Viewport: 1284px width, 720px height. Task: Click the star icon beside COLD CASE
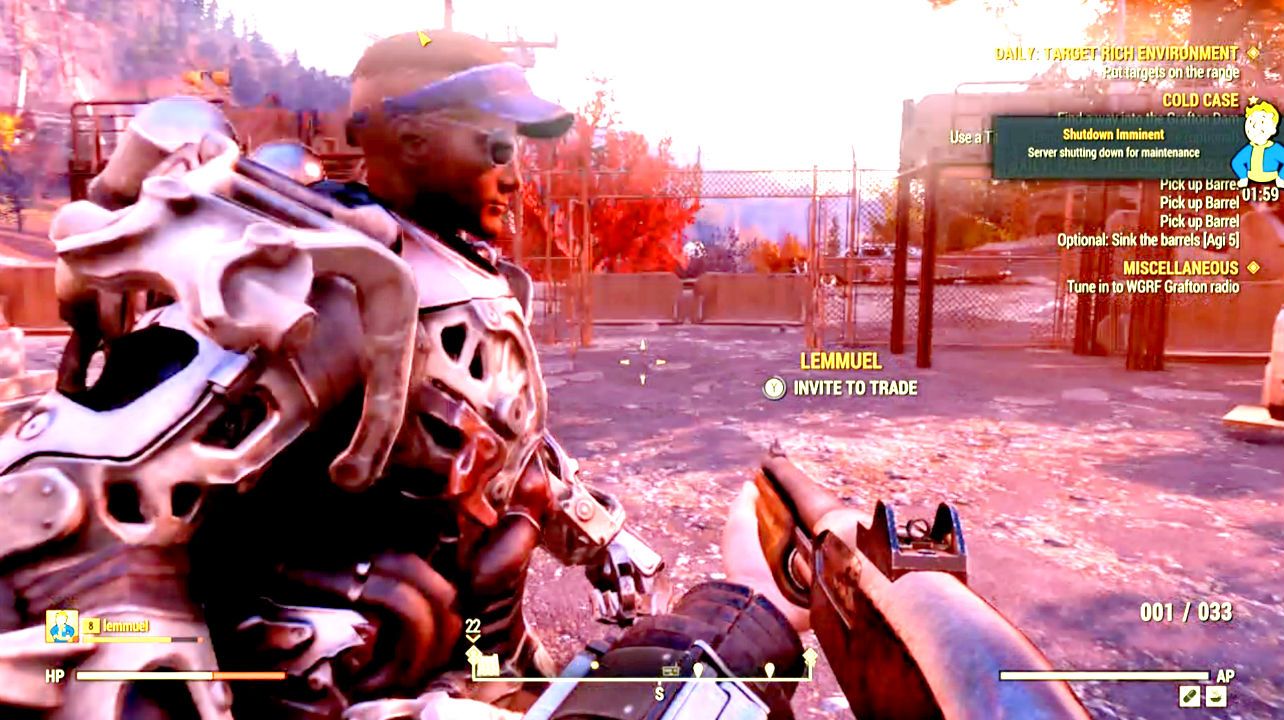pyautogui.click(x=1253, y=99)
